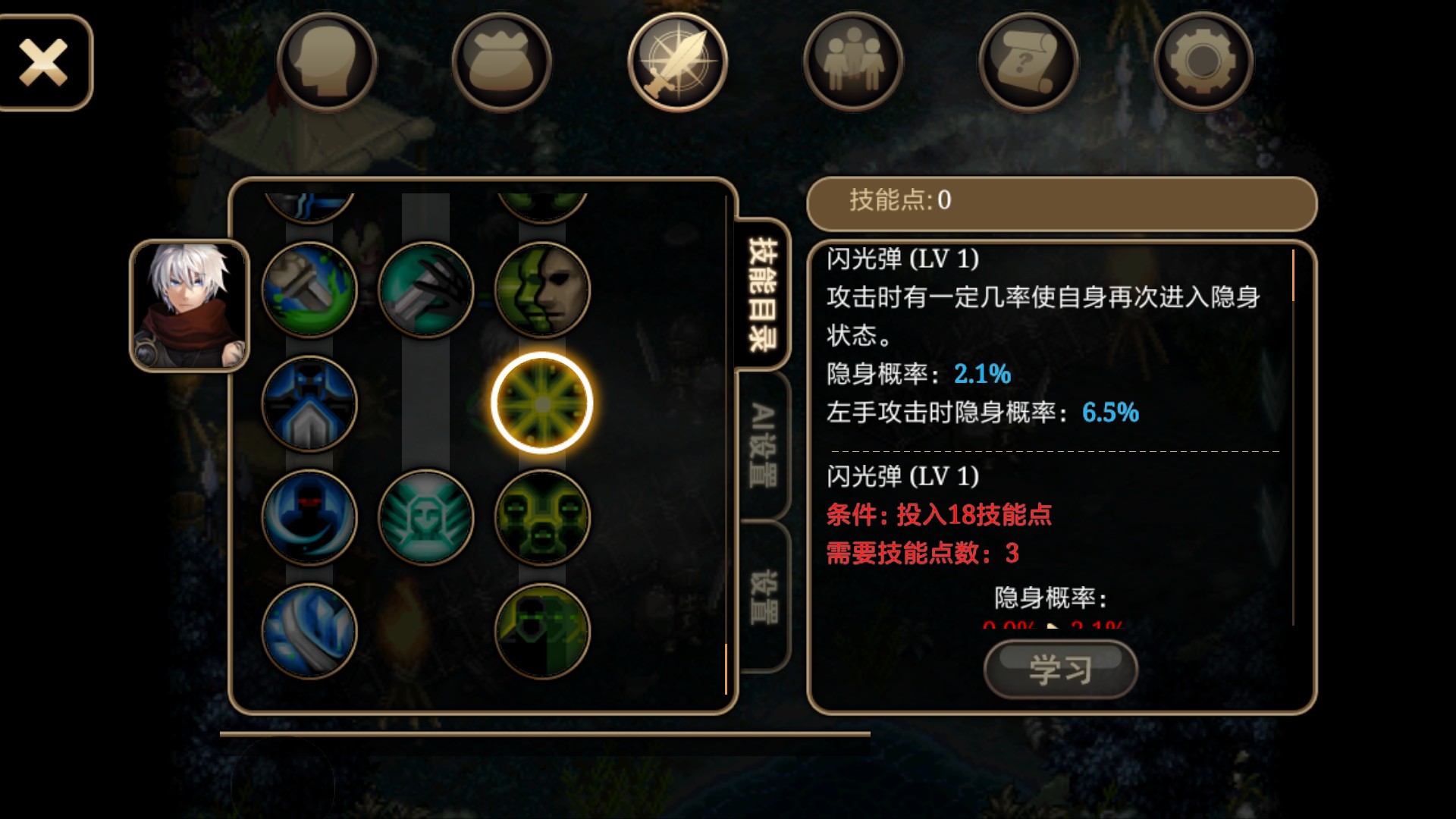This screenshot has width=1456, height=819.
Task: Open the quest scroll menu
Action: tap(1028, 62)
